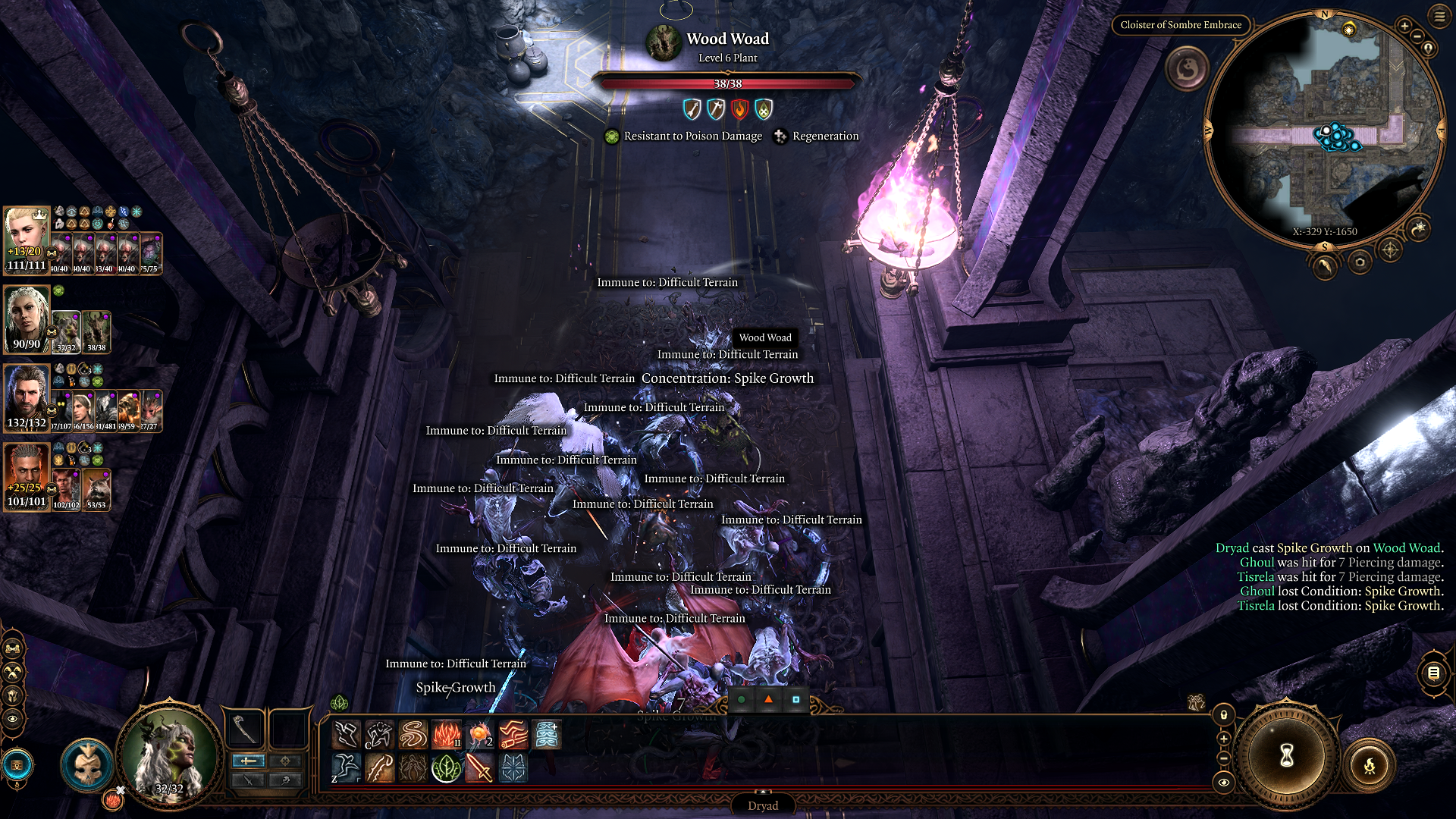Screen dimensions: 1456x819
Task: Open the main menu hamburger button
Action: click(1439, 16)
